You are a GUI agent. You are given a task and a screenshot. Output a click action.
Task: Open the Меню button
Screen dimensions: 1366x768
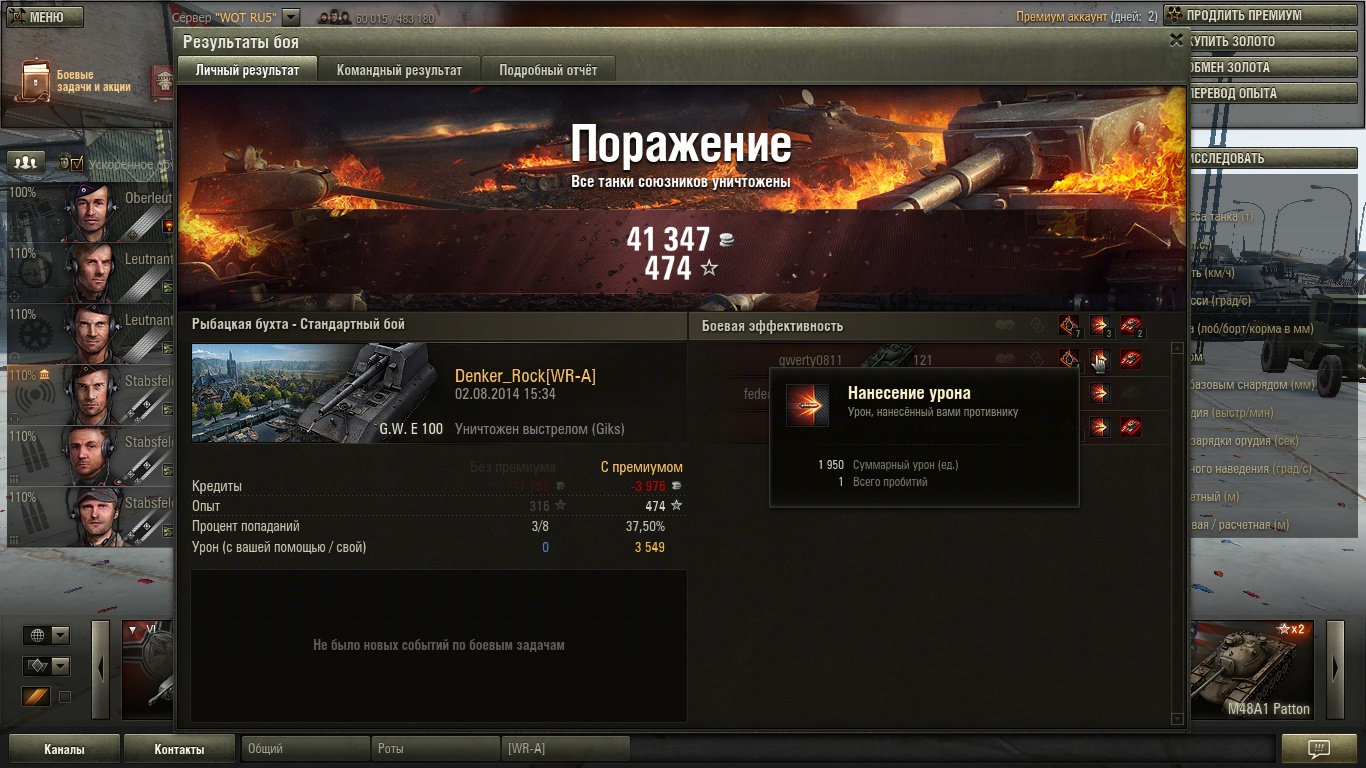point(45,17)
